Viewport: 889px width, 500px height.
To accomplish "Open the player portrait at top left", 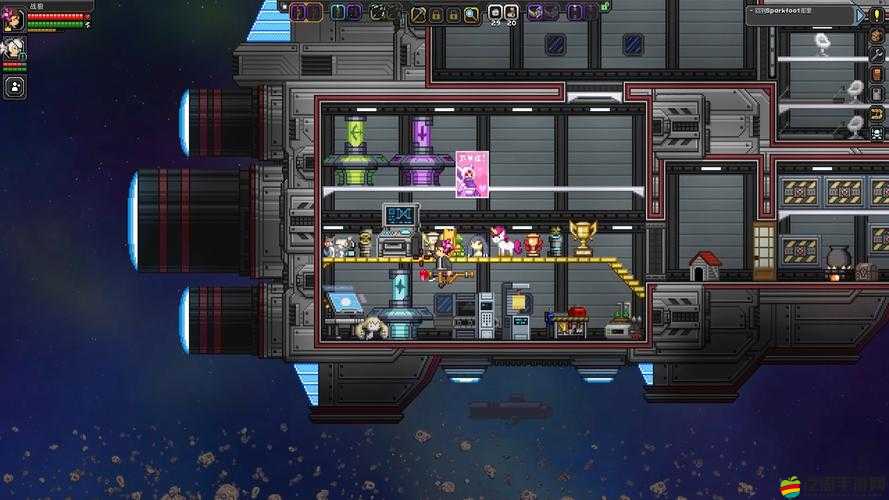I will 14,19.
